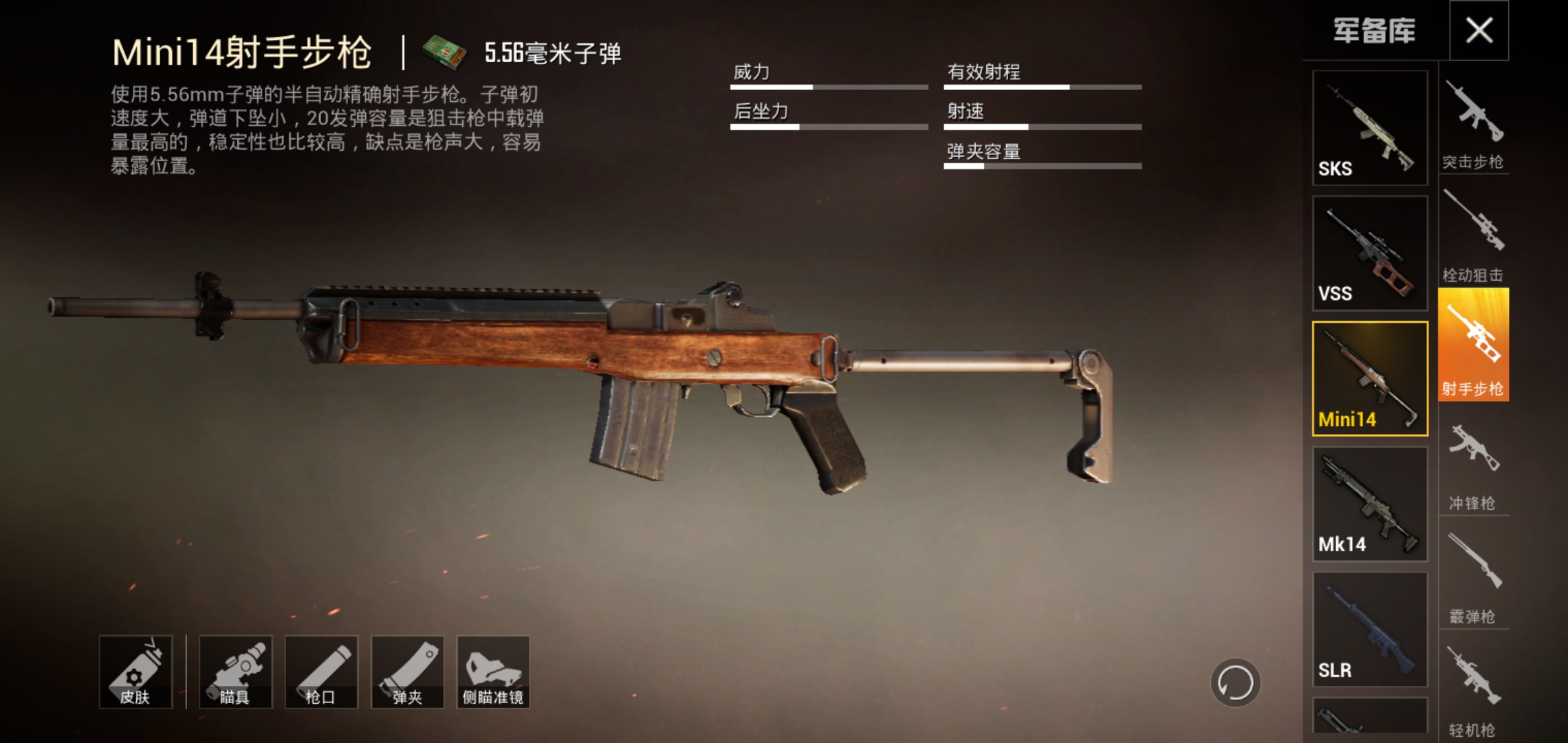
Task: Select the 弹夹 magazine attachment icon
Action: coord(409,671)
